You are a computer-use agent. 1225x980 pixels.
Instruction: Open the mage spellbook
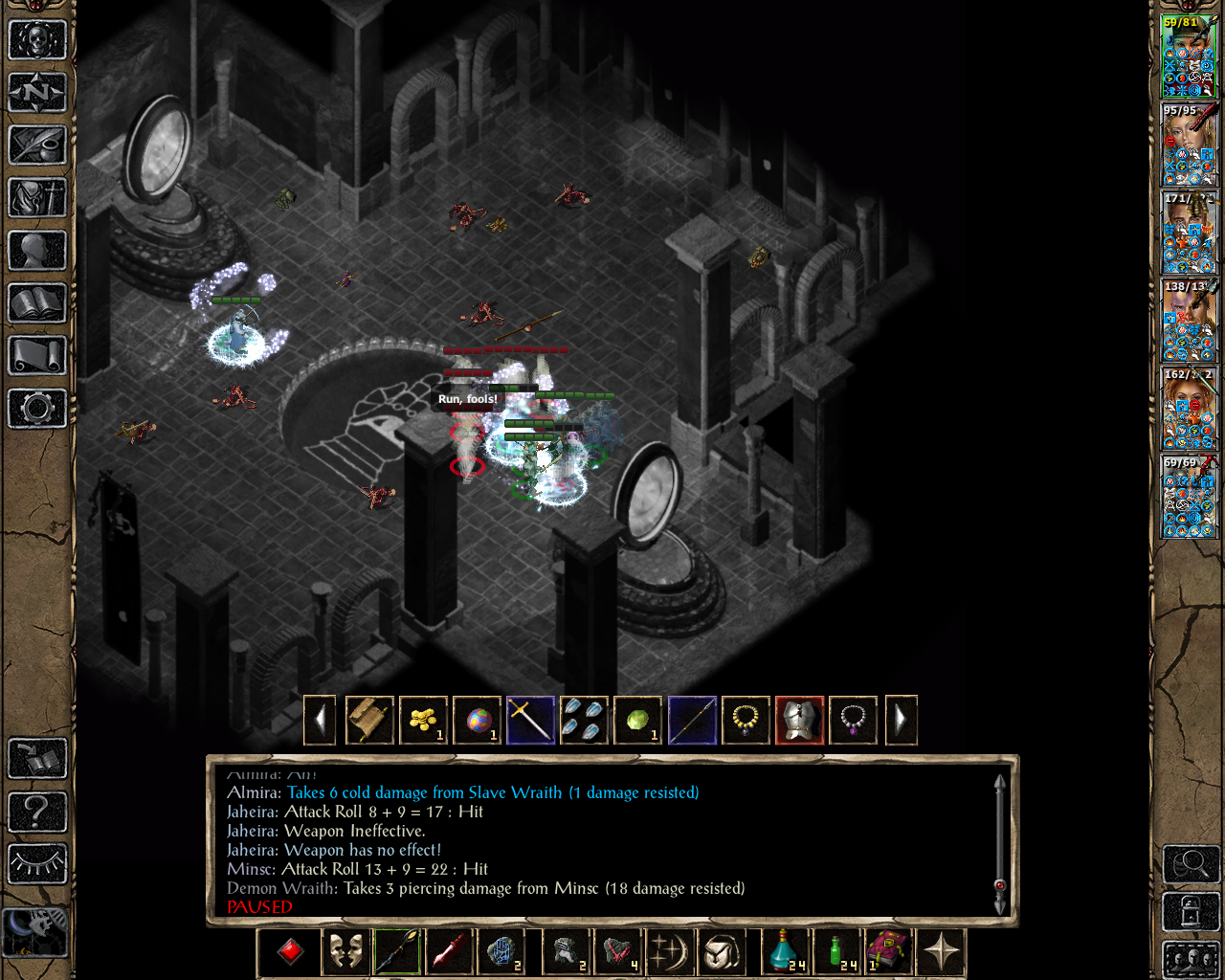click(37, 303)
